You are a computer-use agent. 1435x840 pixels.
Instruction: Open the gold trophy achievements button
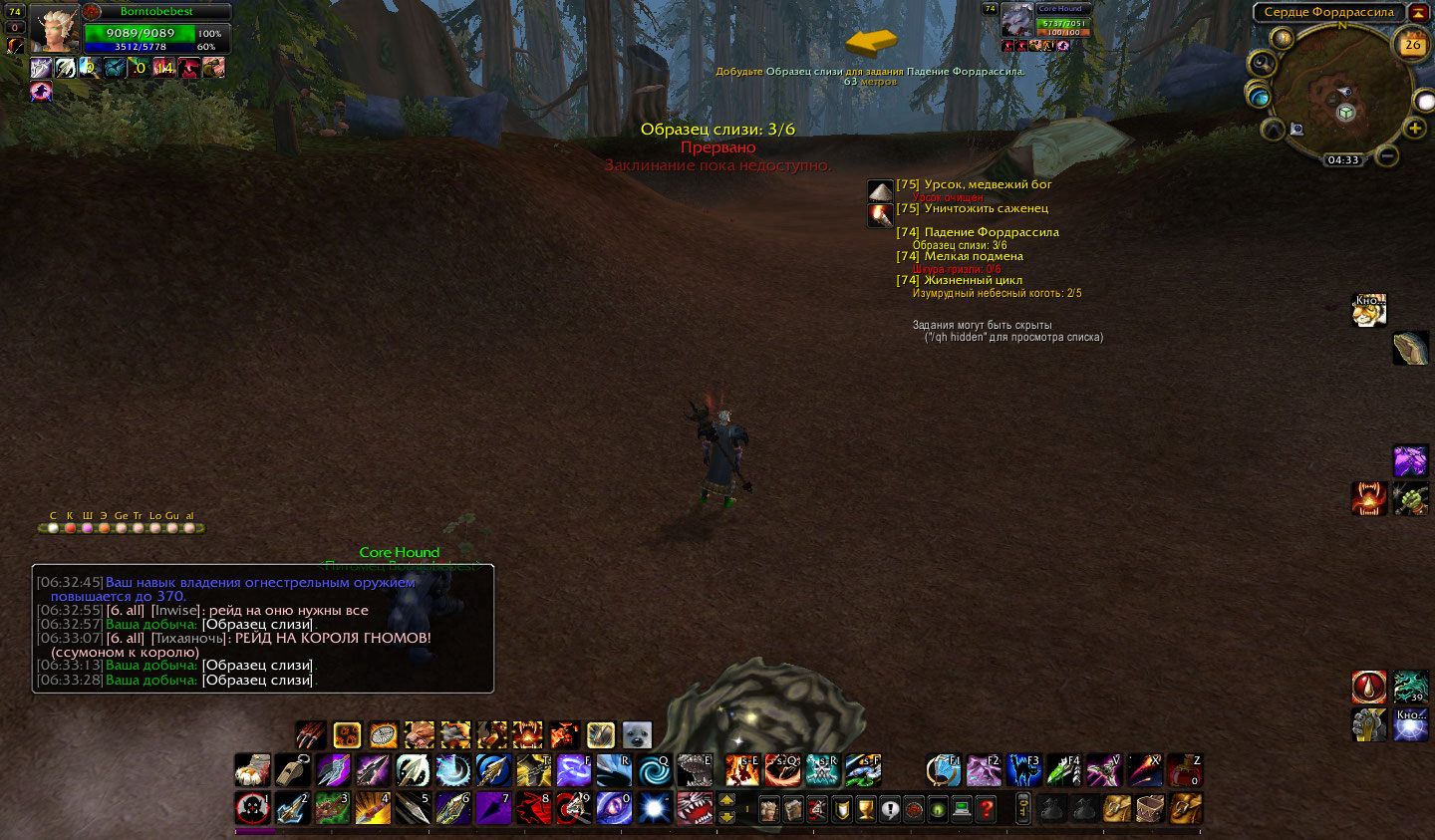tap(865, 809)
